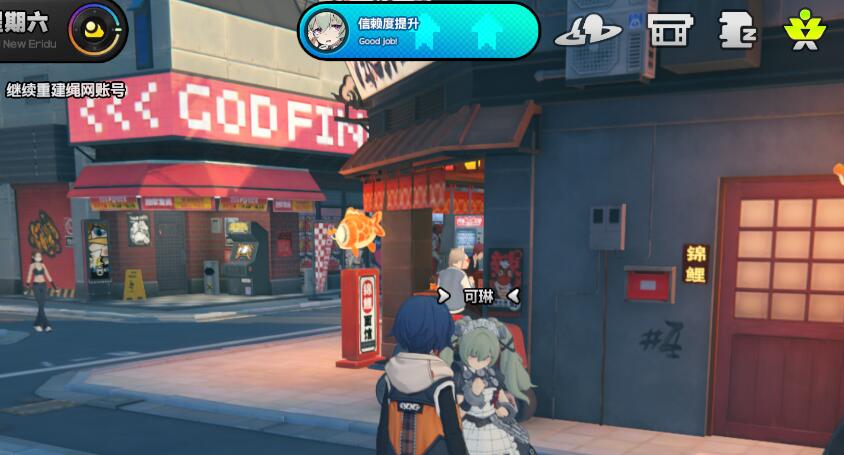Open the notebook icon marked Z
The height and width of the screenshot is (455, 844).
(x=737, y=30)
